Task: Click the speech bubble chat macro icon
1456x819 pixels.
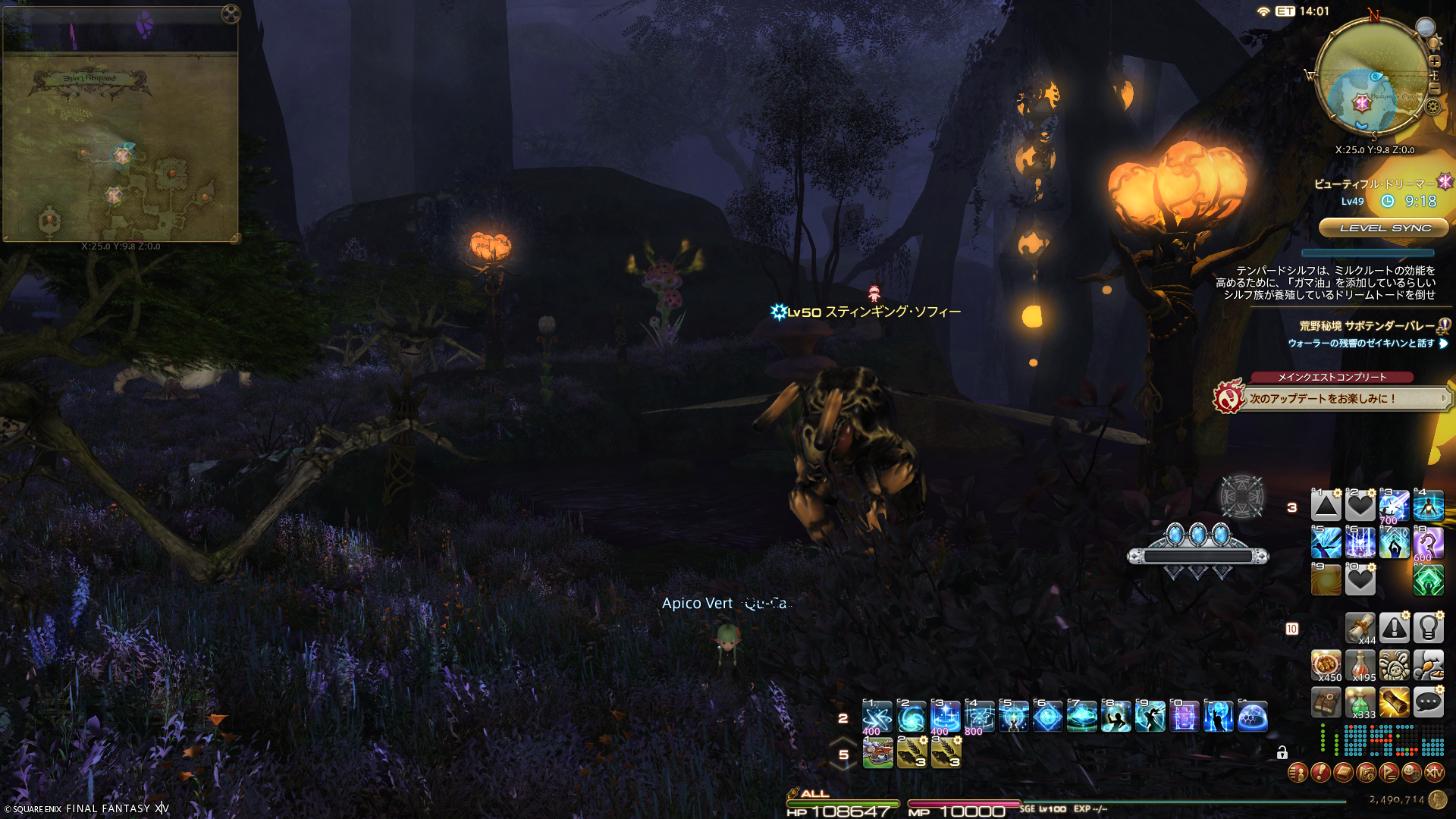Action: click(1428, 702)
